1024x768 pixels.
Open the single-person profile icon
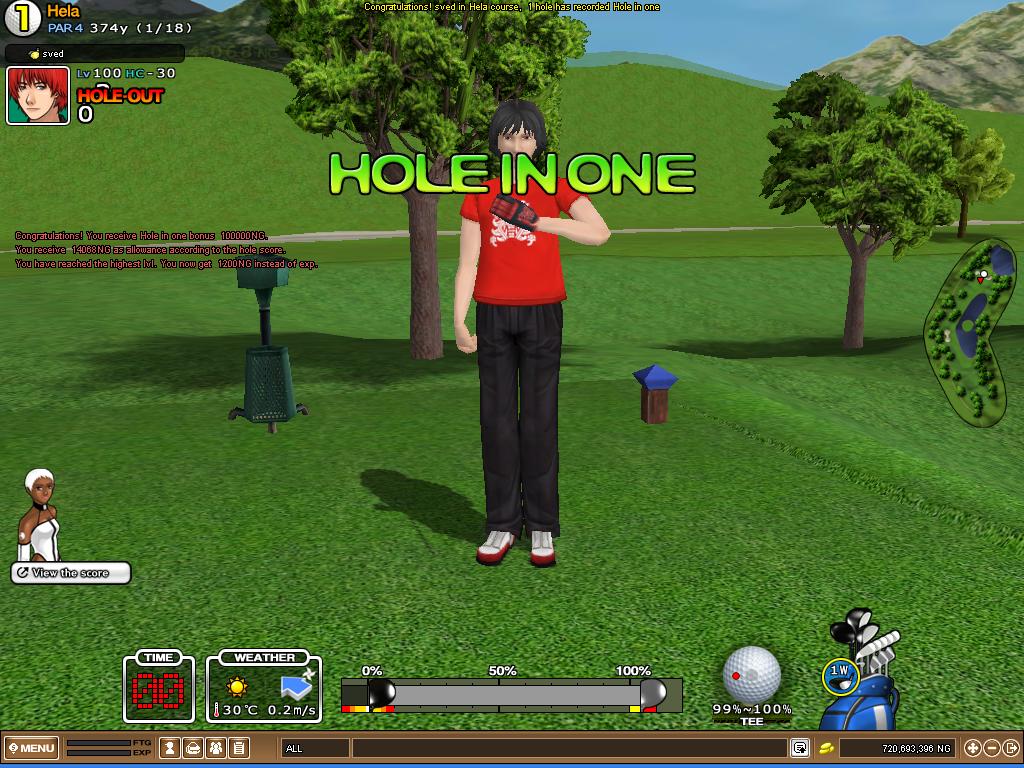pos(171,748)
